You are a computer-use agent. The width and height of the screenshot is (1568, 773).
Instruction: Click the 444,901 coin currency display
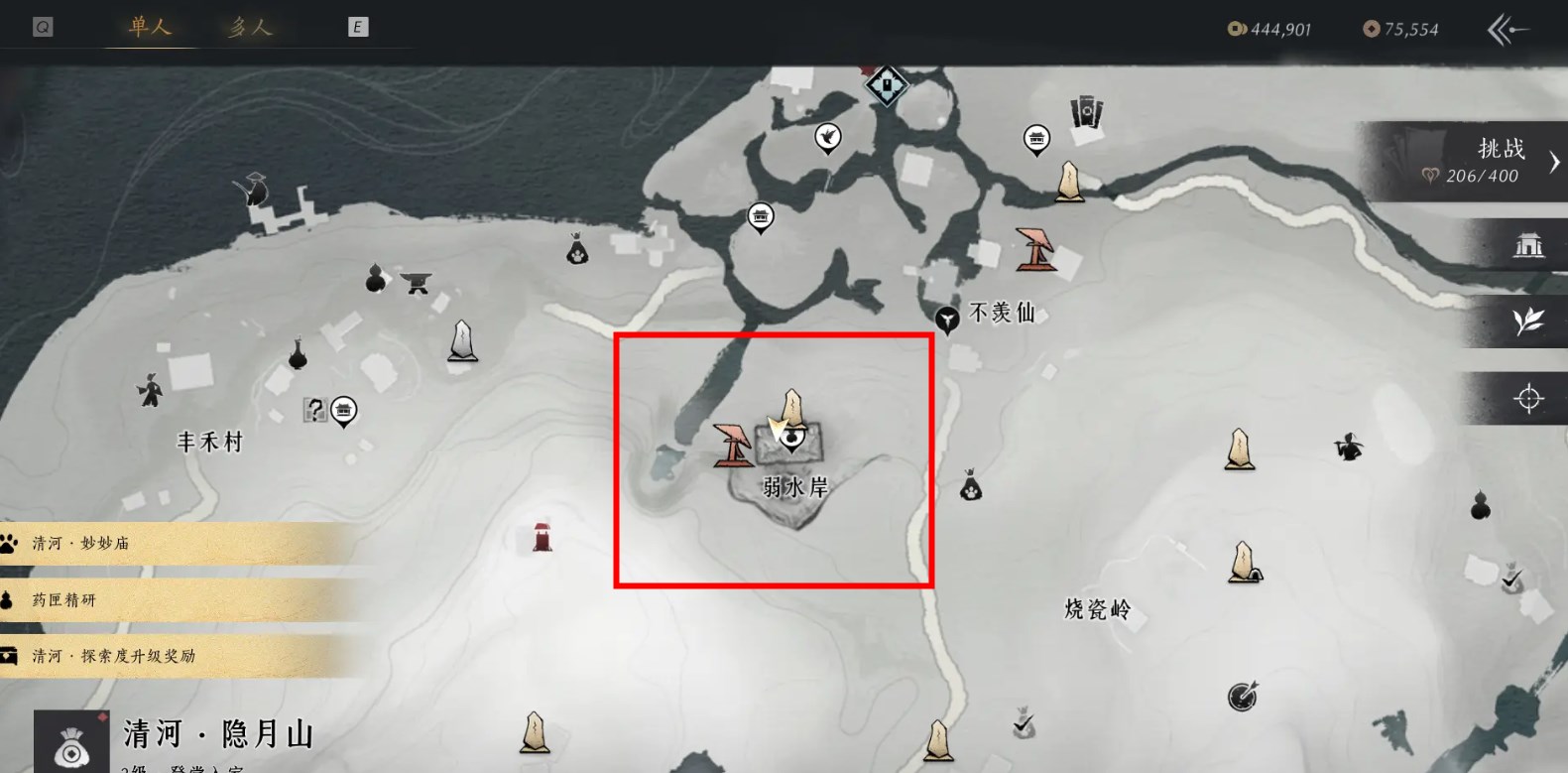pos(1272,29)
